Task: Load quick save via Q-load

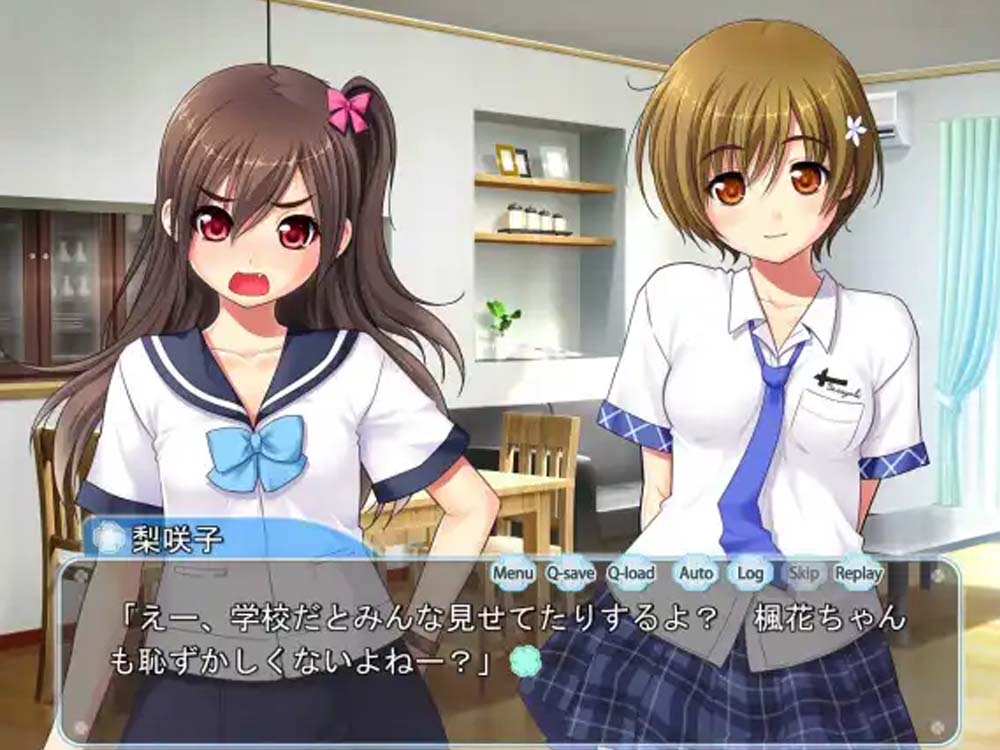Action: coord(631,573)
